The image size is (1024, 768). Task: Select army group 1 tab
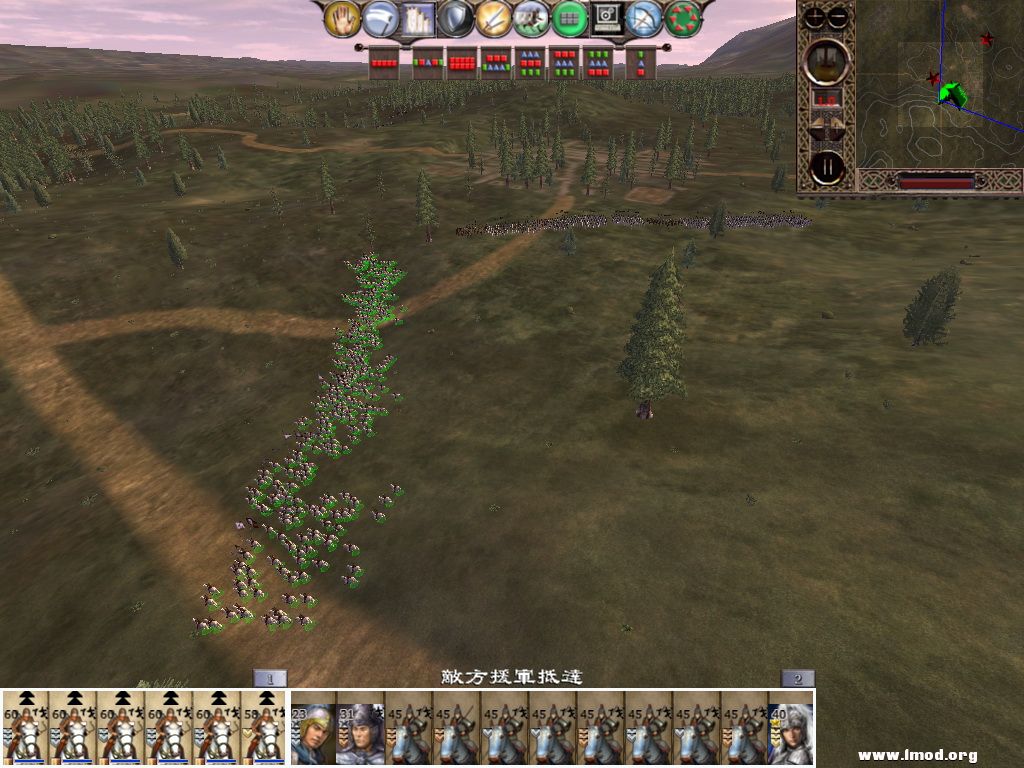[x=269, y=678]
